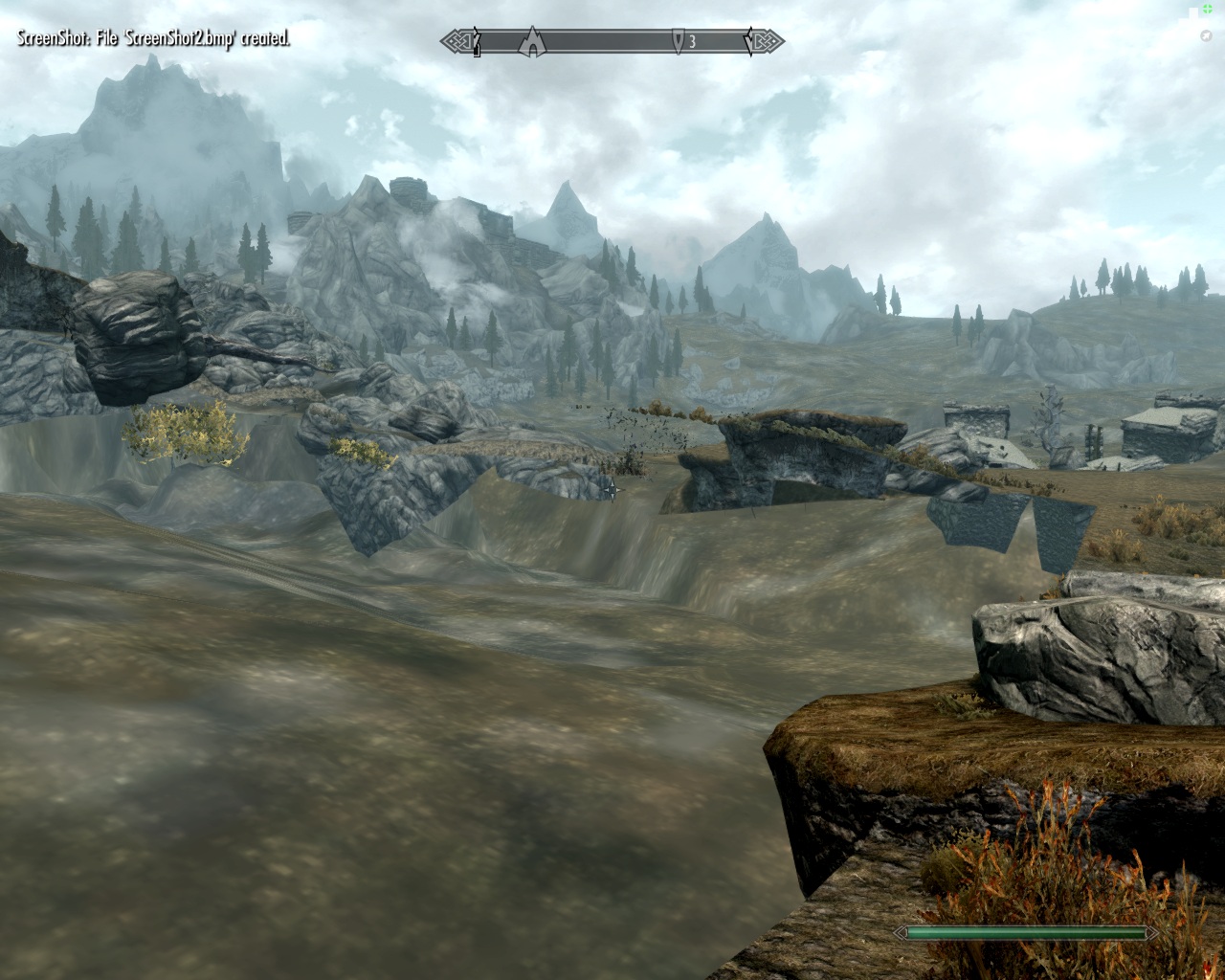Select the shield-shaped marker on the compass
The image size is (1225, 980).
point(679,41)
